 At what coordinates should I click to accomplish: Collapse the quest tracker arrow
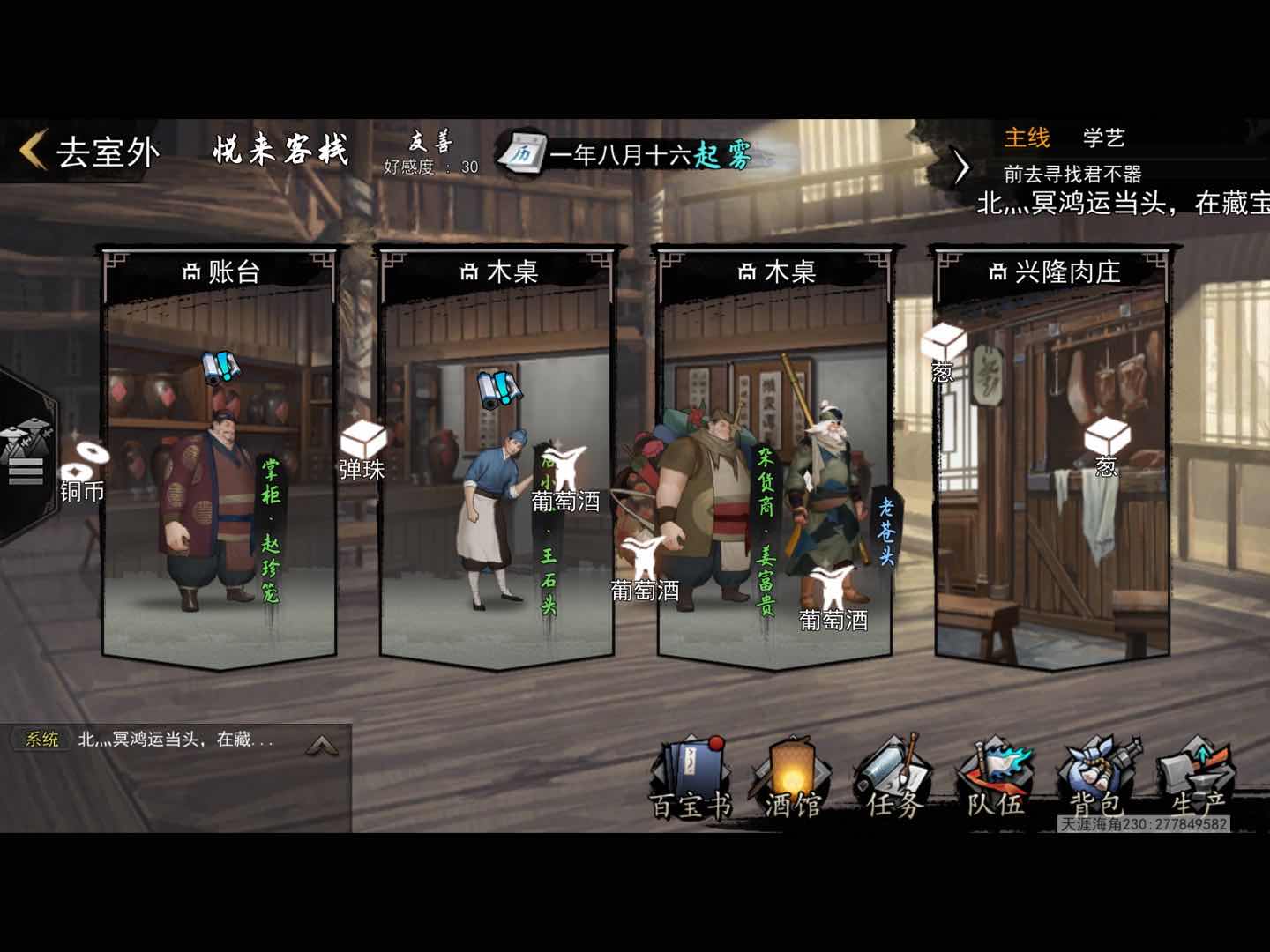click(x=962, y=167)
